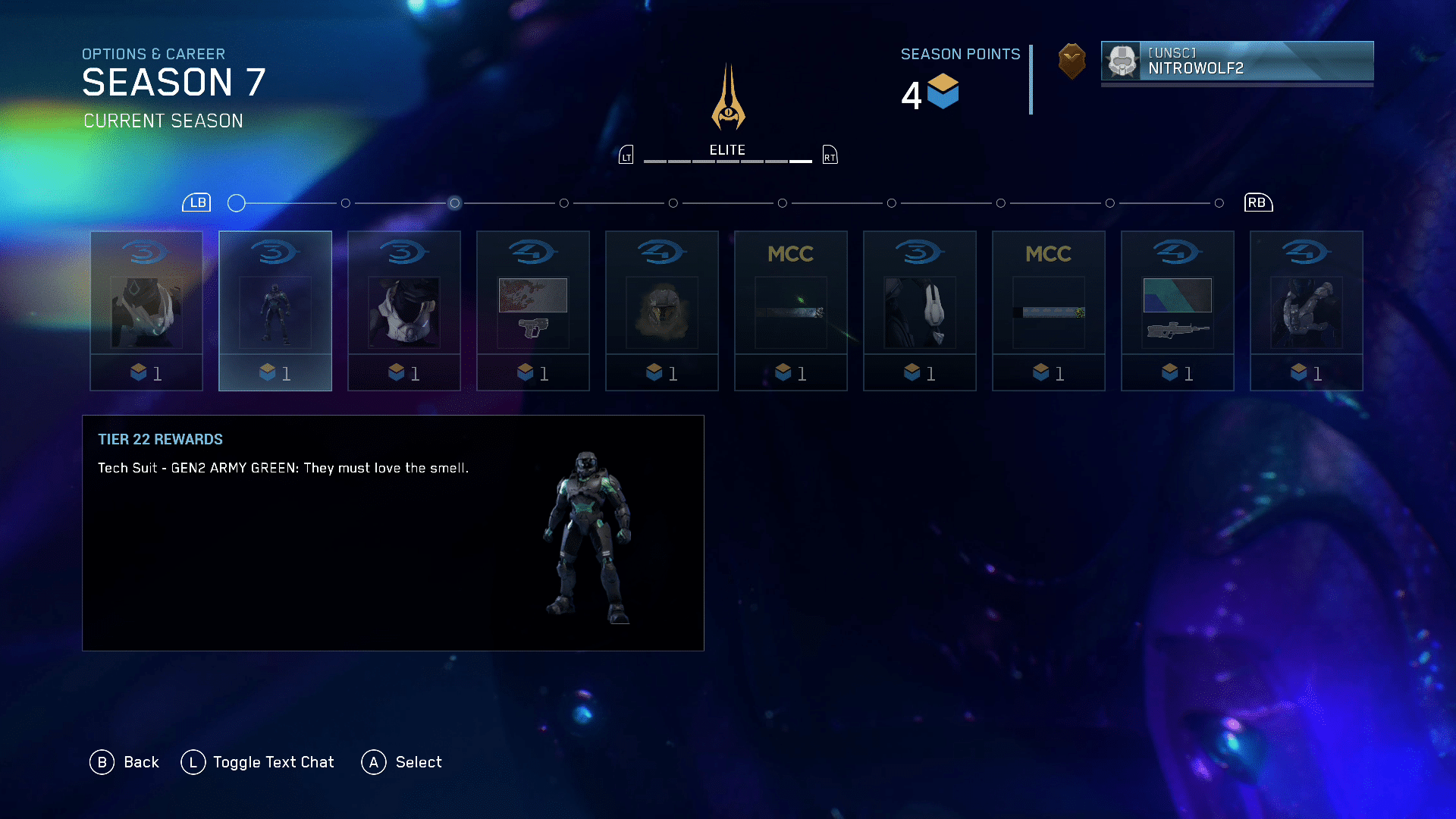This screenshot has width=1456, height=819.
Task: Select the Halo 4 pistol skin reward
Action: tap(533, 311)
